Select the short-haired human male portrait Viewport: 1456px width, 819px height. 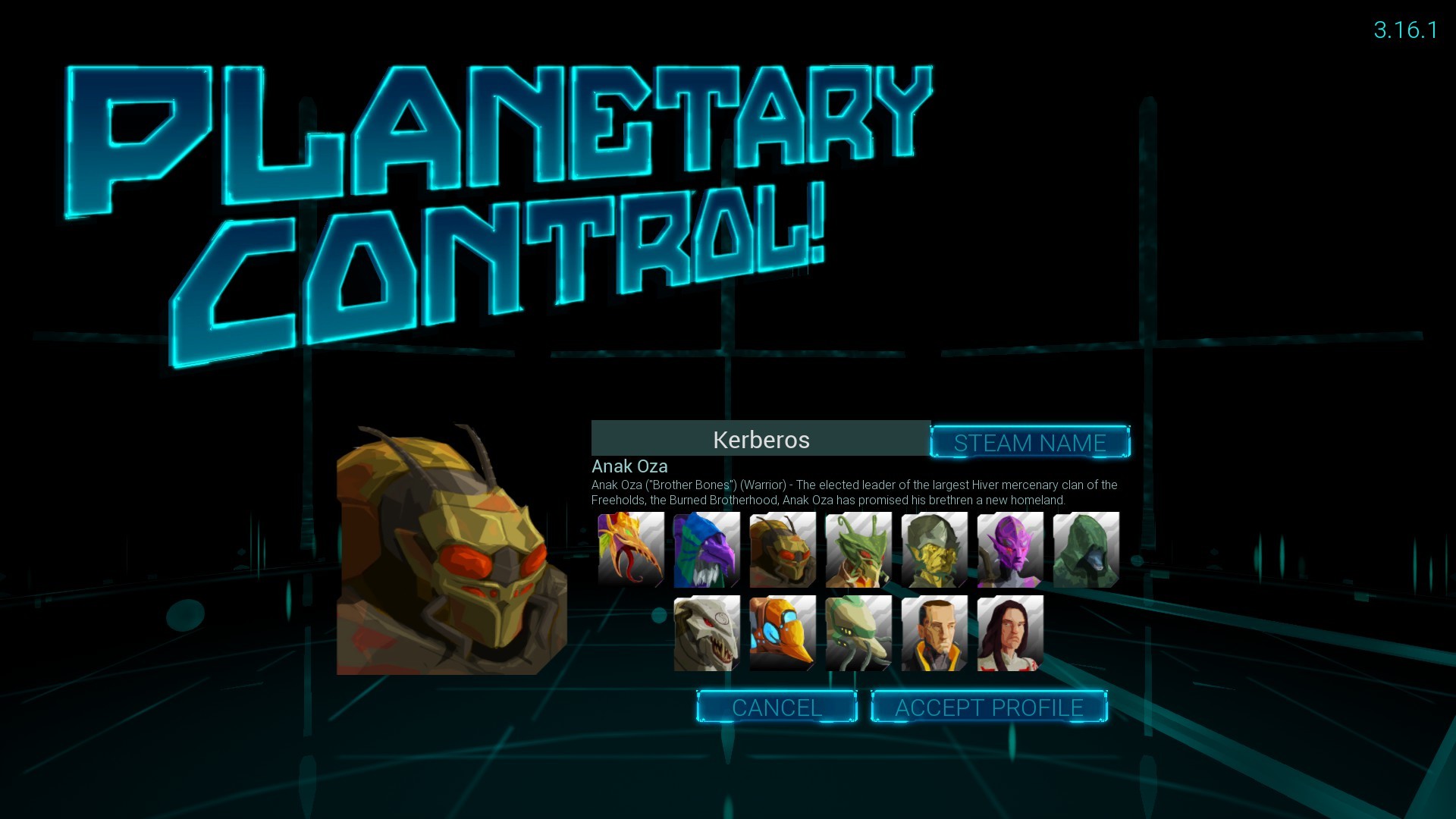pyautogui.click(x=934, y=633)
